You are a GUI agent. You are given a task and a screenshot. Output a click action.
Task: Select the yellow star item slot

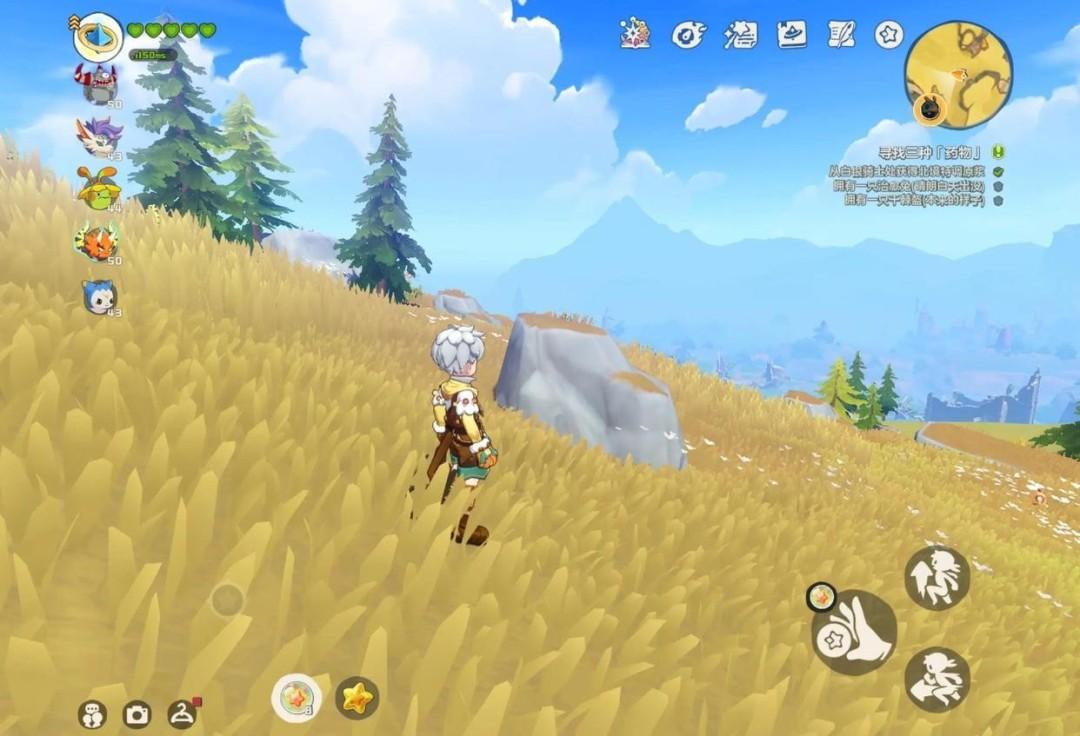[x=356, y=697]
